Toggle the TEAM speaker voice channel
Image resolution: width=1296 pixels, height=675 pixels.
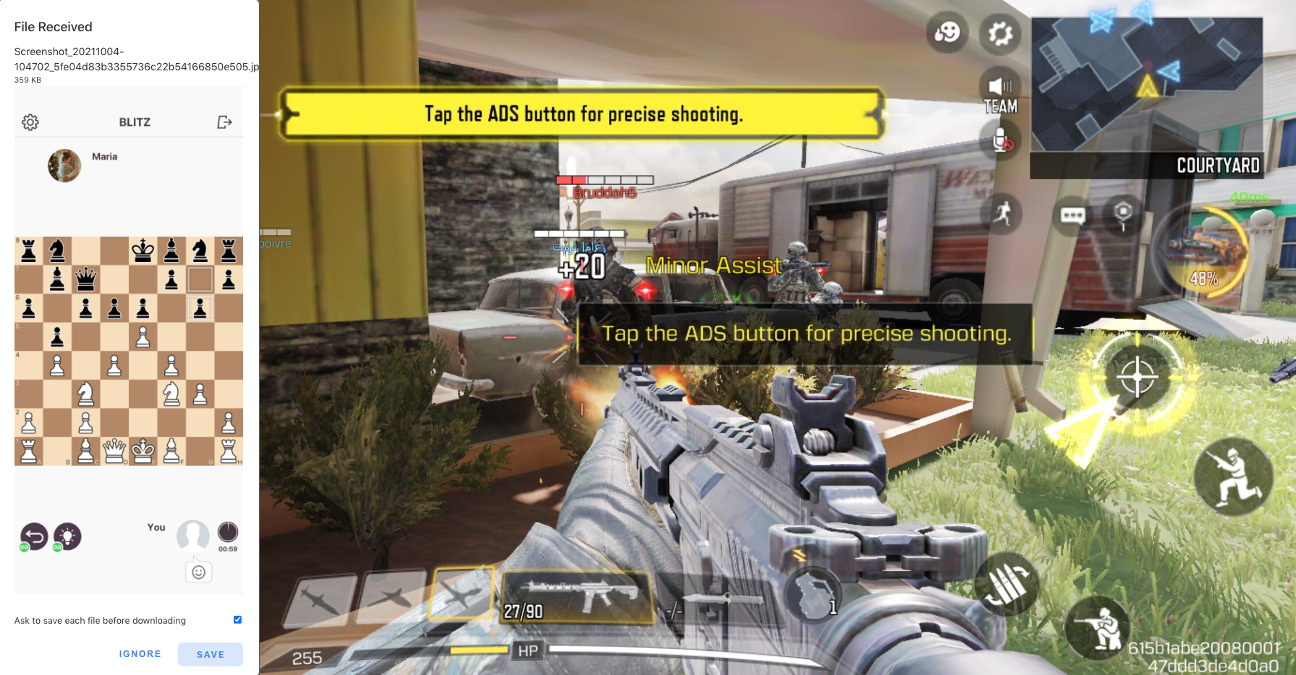click(1000, 91)
